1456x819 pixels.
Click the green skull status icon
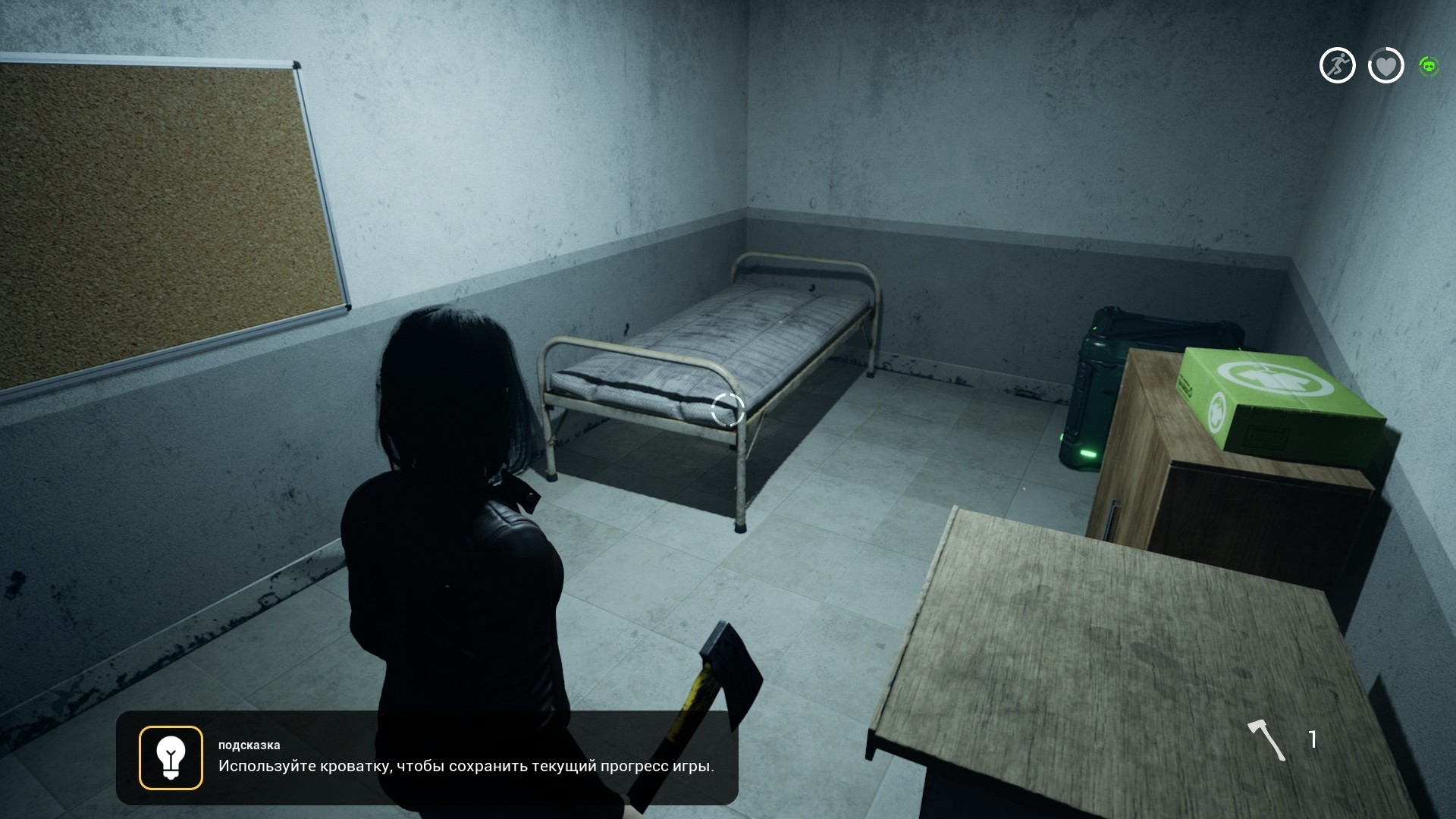[x=1429, y=67]
